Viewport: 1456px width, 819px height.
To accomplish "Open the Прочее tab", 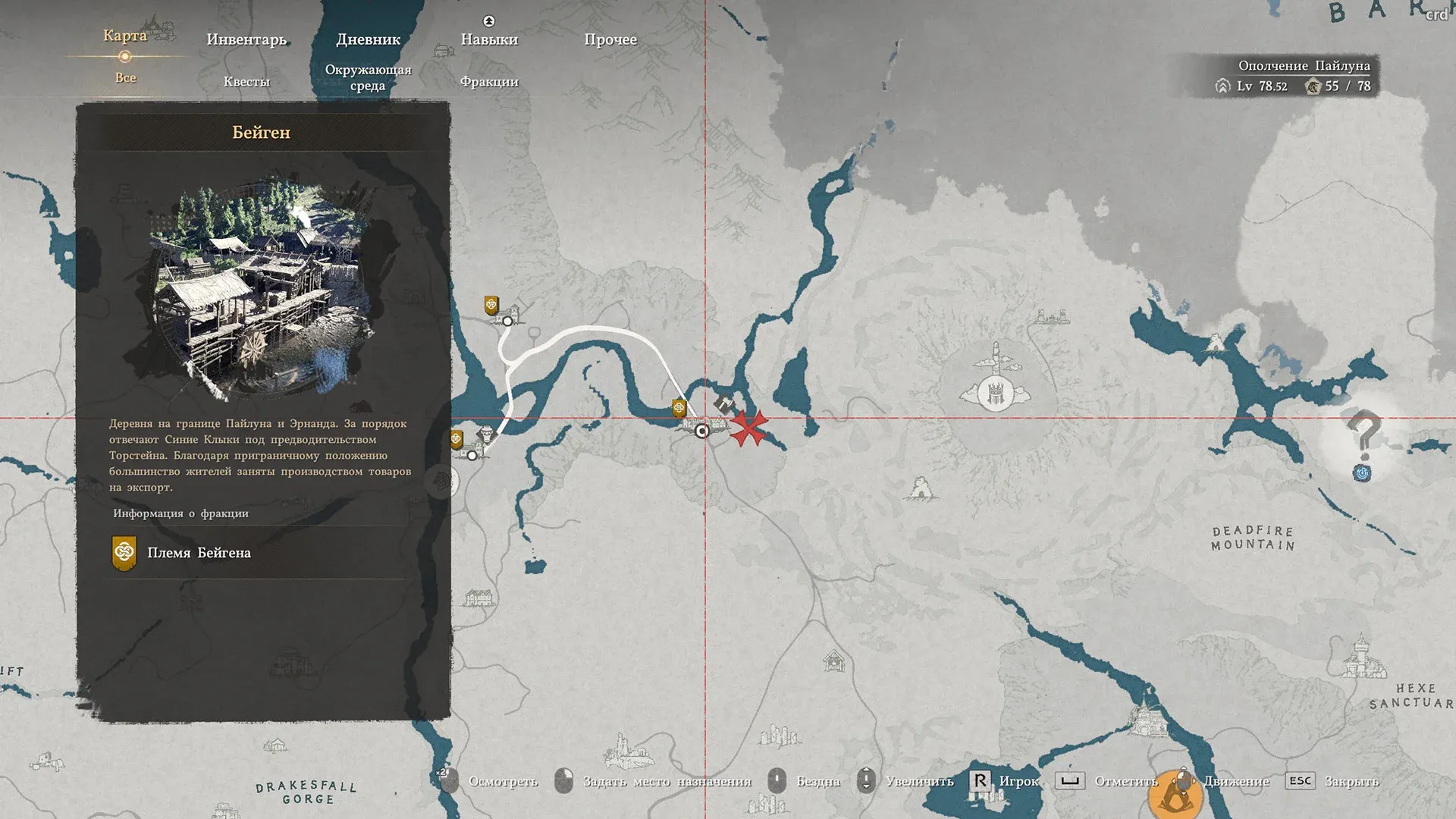I will point(610,39).
